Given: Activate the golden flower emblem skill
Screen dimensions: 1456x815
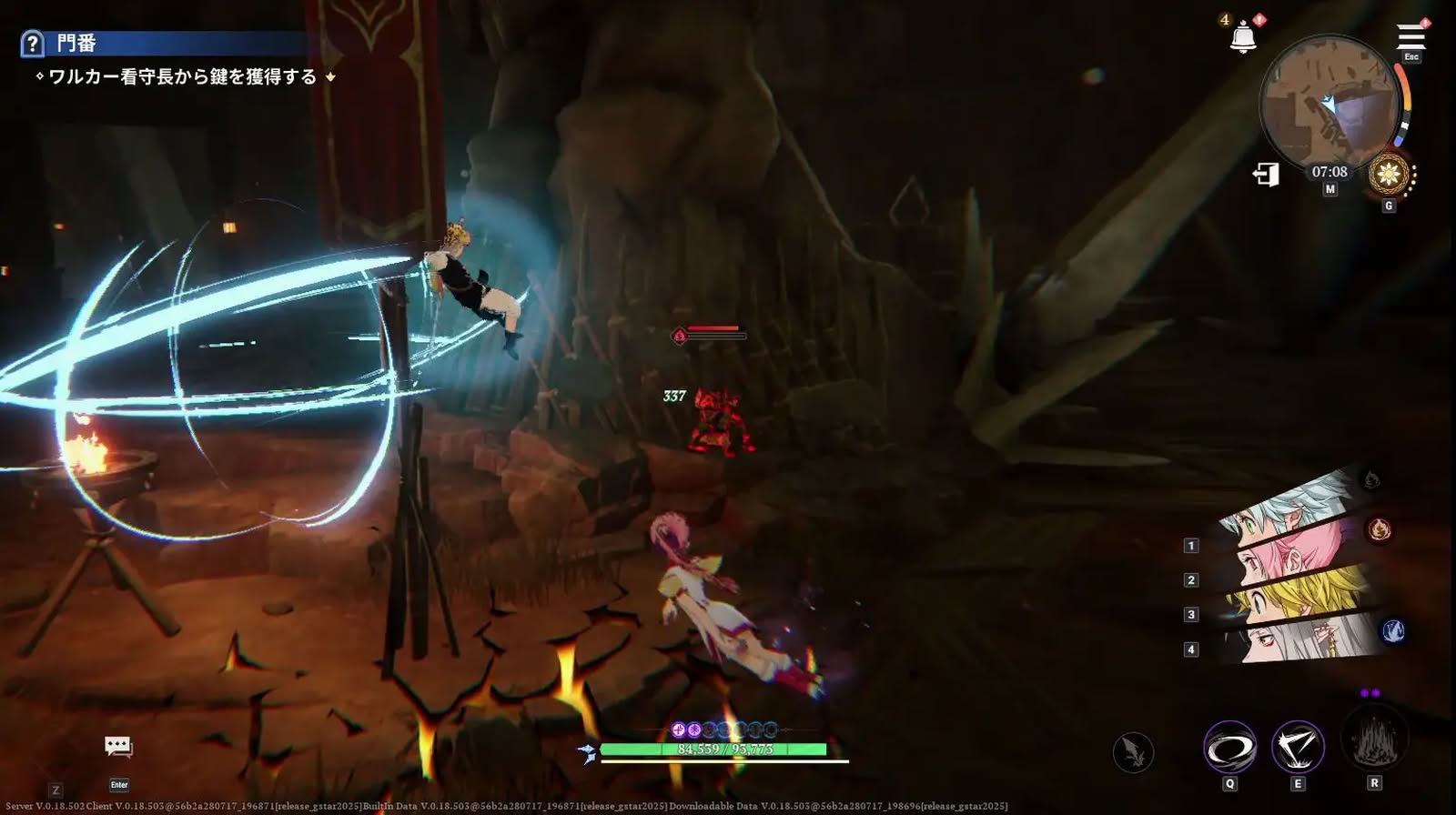Looking at the screenshot, I should coord(1389,173).
